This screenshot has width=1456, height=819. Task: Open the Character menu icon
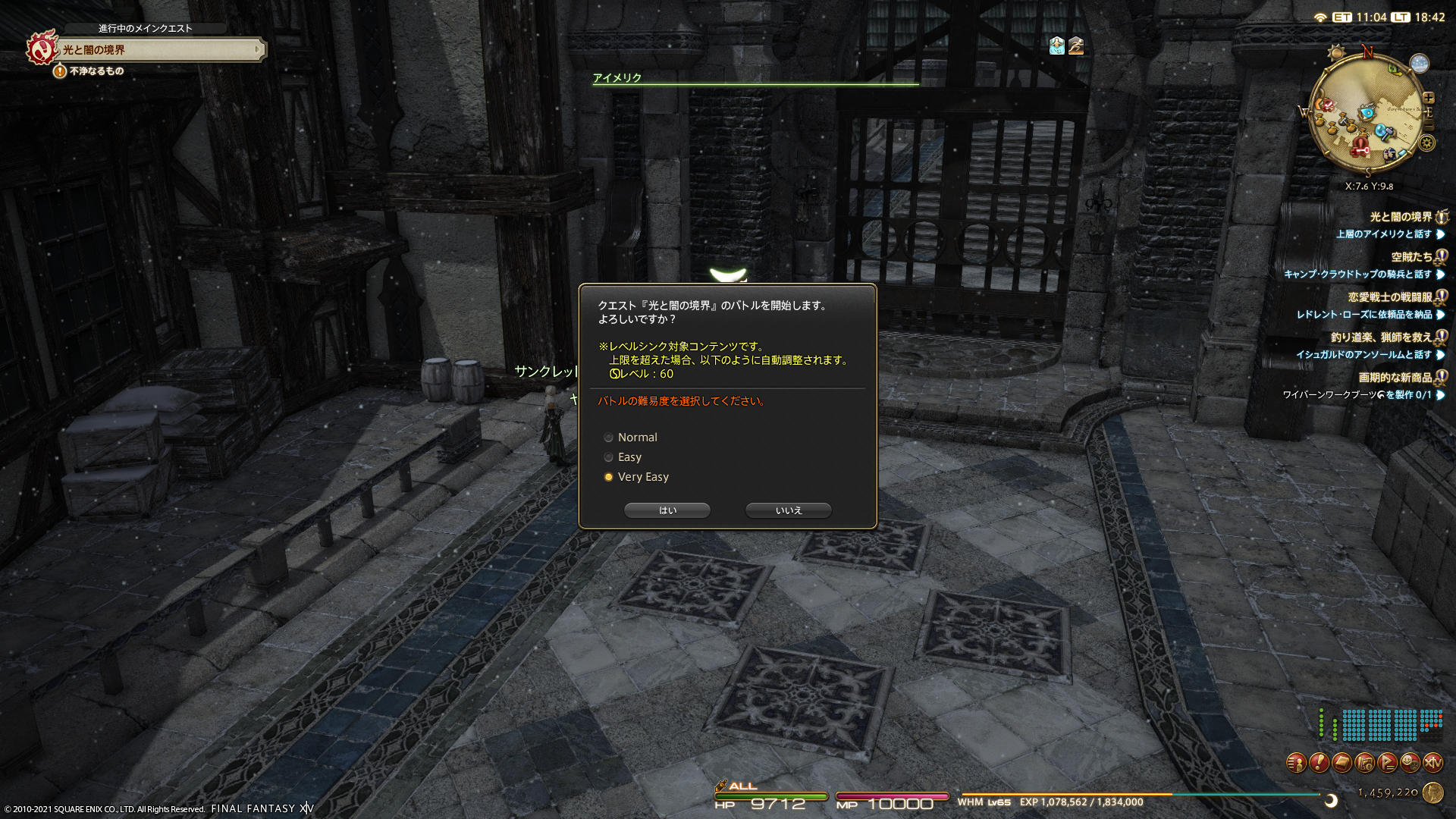(x=1296, y=763)
